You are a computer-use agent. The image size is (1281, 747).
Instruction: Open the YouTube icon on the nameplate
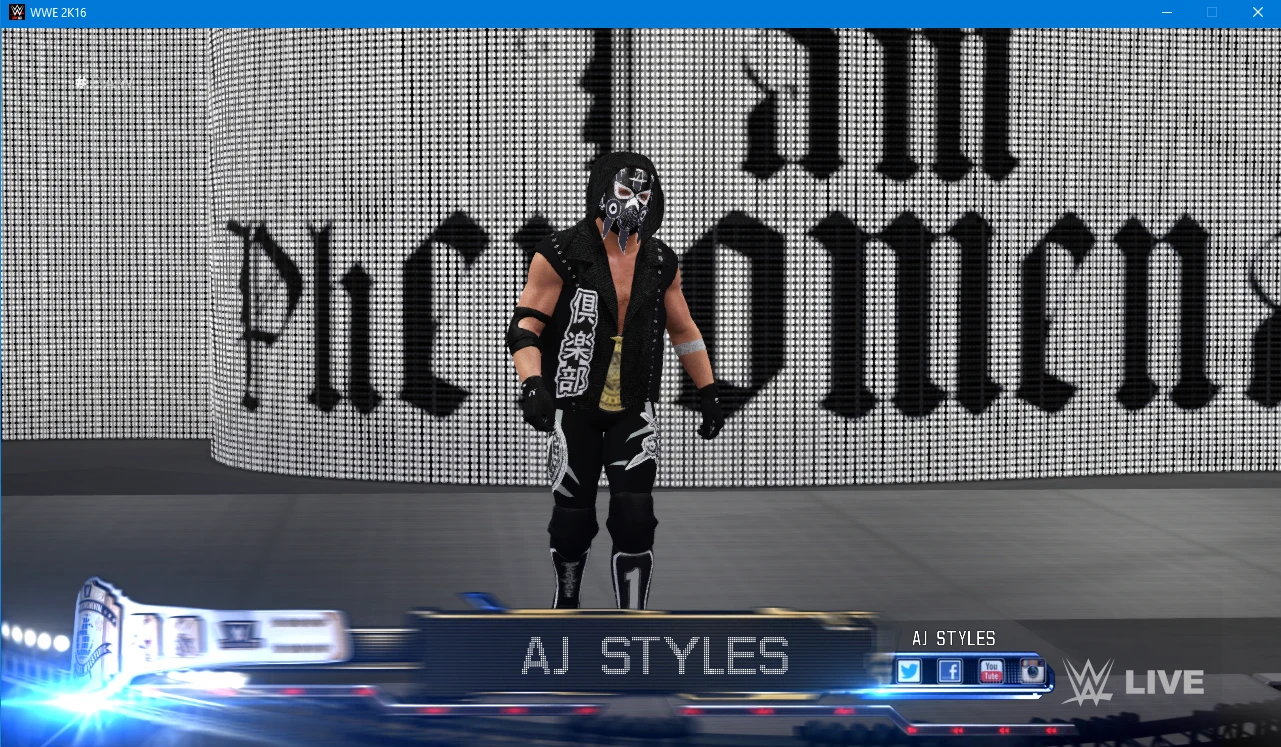tap(990, 670)
